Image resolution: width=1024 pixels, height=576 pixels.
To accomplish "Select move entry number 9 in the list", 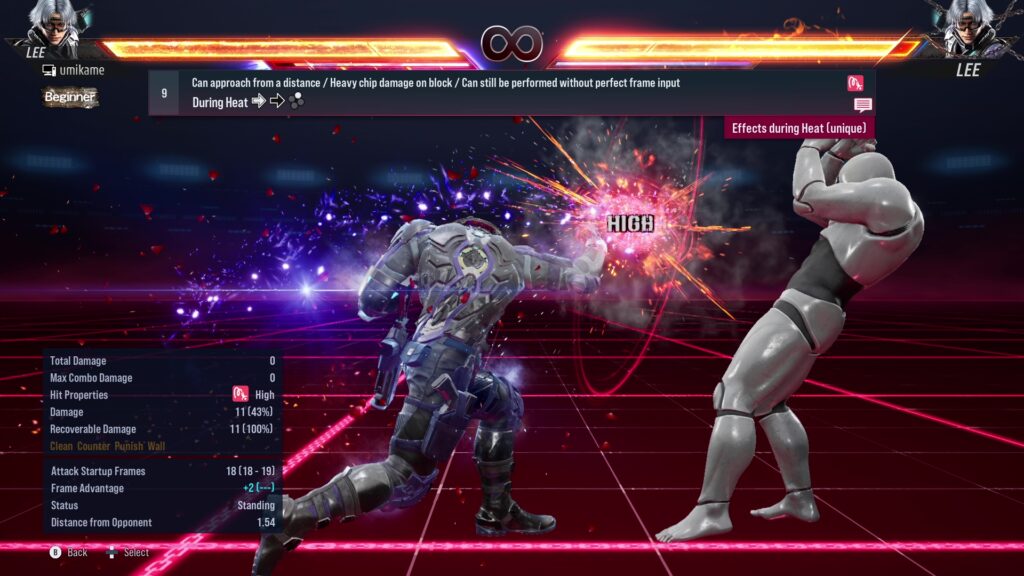I will pos(164,92).
